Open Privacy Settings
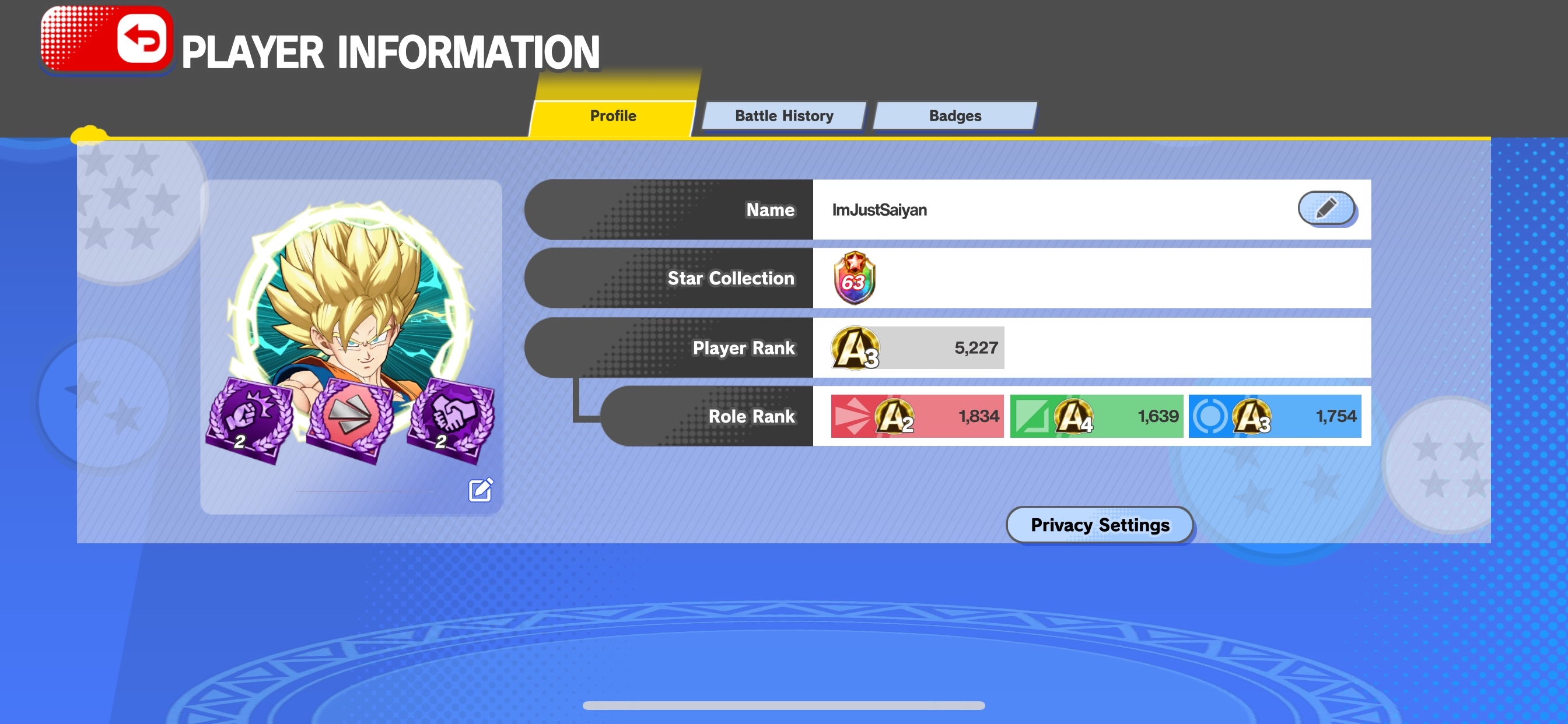This screenshot has width=1568, height=724. [x=1100, y=525]
